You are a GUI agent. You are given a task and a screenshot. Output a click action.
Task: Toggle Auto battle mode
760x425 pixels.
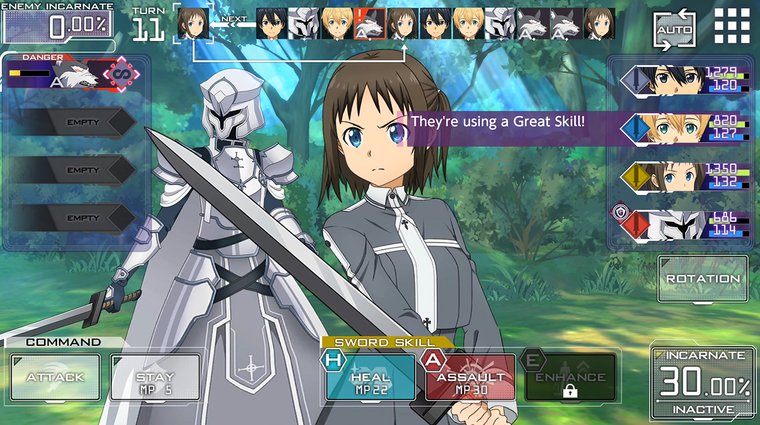674,30
